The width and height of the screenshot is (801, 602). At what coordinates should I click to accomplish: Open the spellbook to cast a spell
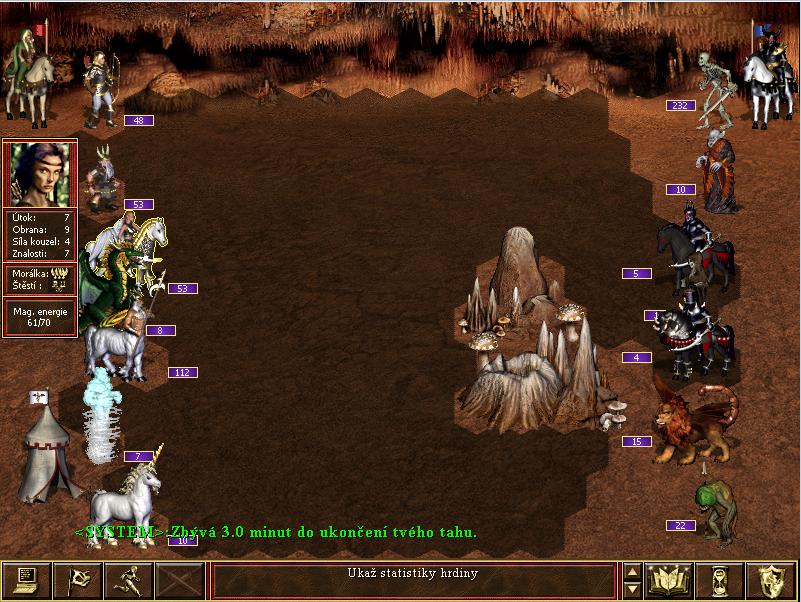[x=670, y=580]
